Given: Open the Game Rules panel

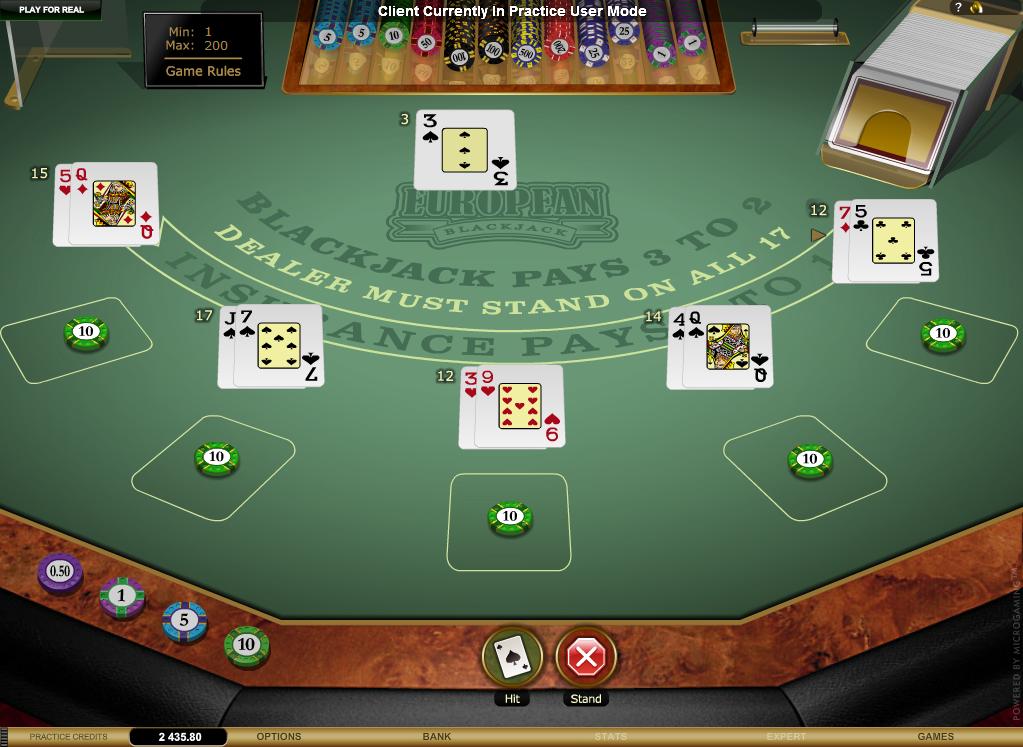Looking at the screenshot, I should [203, 71].
